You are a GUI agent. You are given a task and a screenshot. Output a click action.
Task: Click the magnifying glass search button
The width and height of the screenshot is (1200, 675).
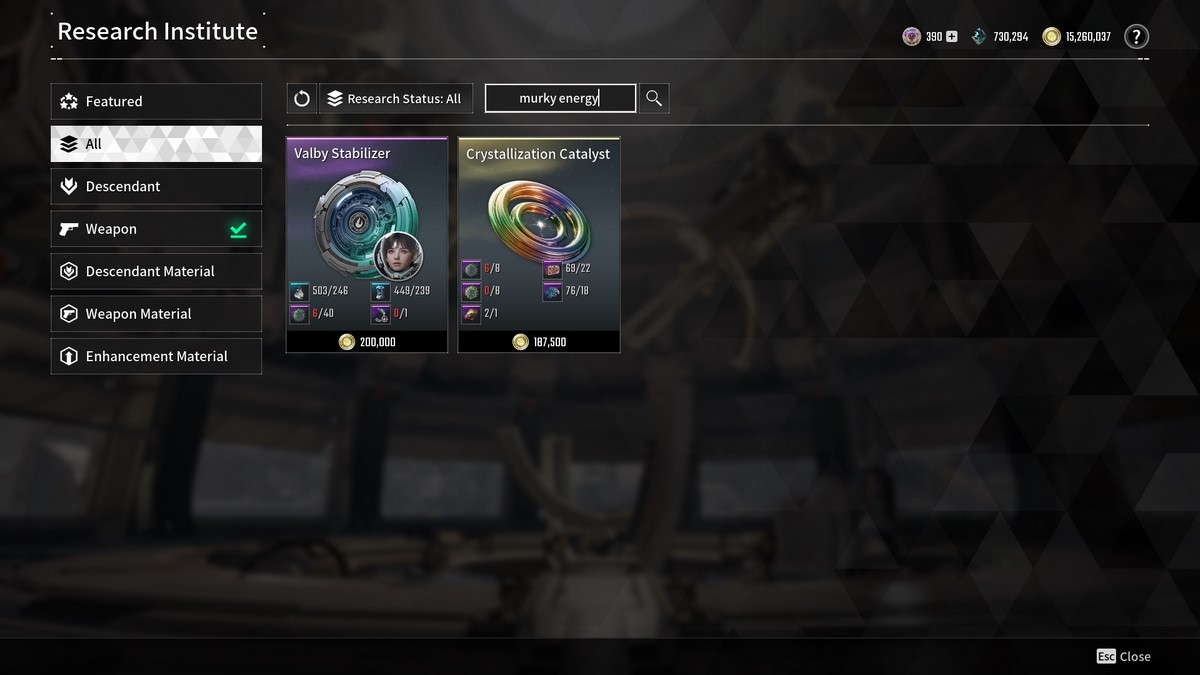tap(654, 98)
